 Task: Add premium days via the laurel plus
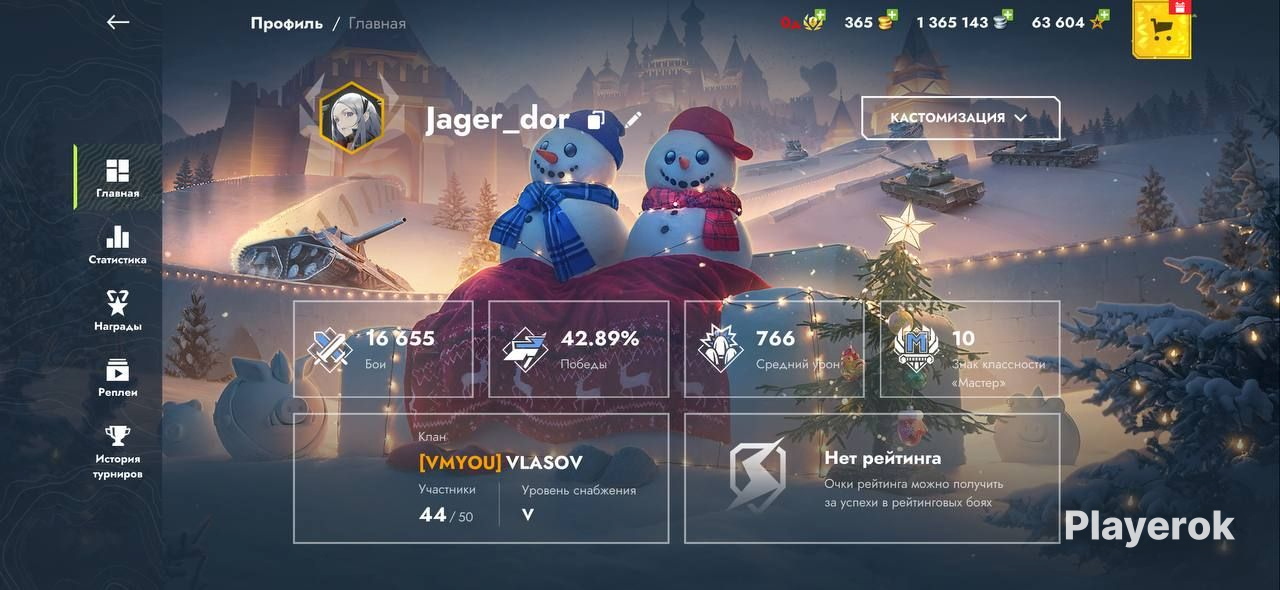click(x=819, y=16)
